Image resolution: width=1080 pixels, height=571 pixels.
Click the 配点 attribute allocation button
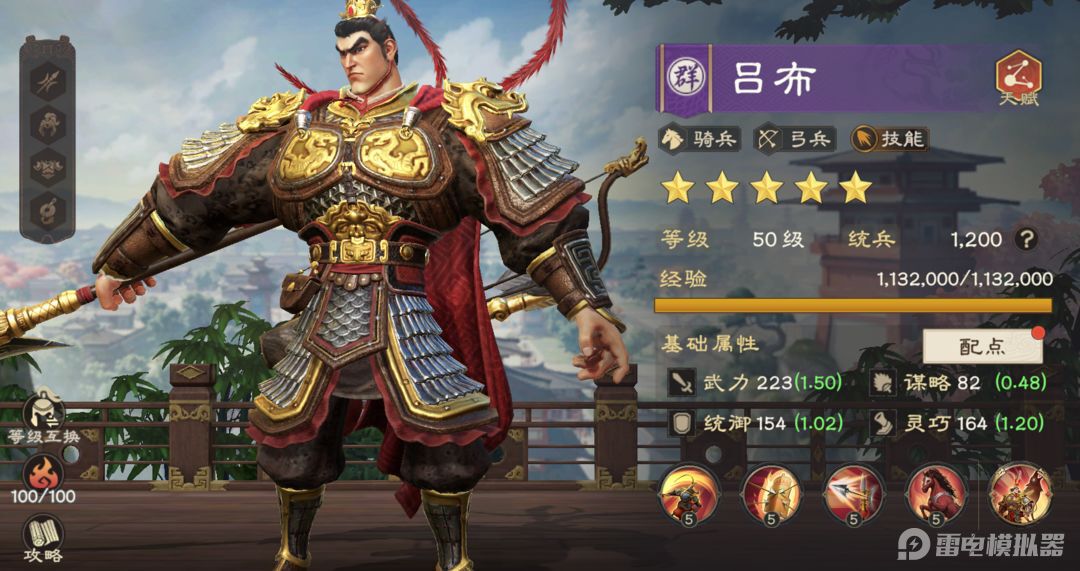pos(982,346)
